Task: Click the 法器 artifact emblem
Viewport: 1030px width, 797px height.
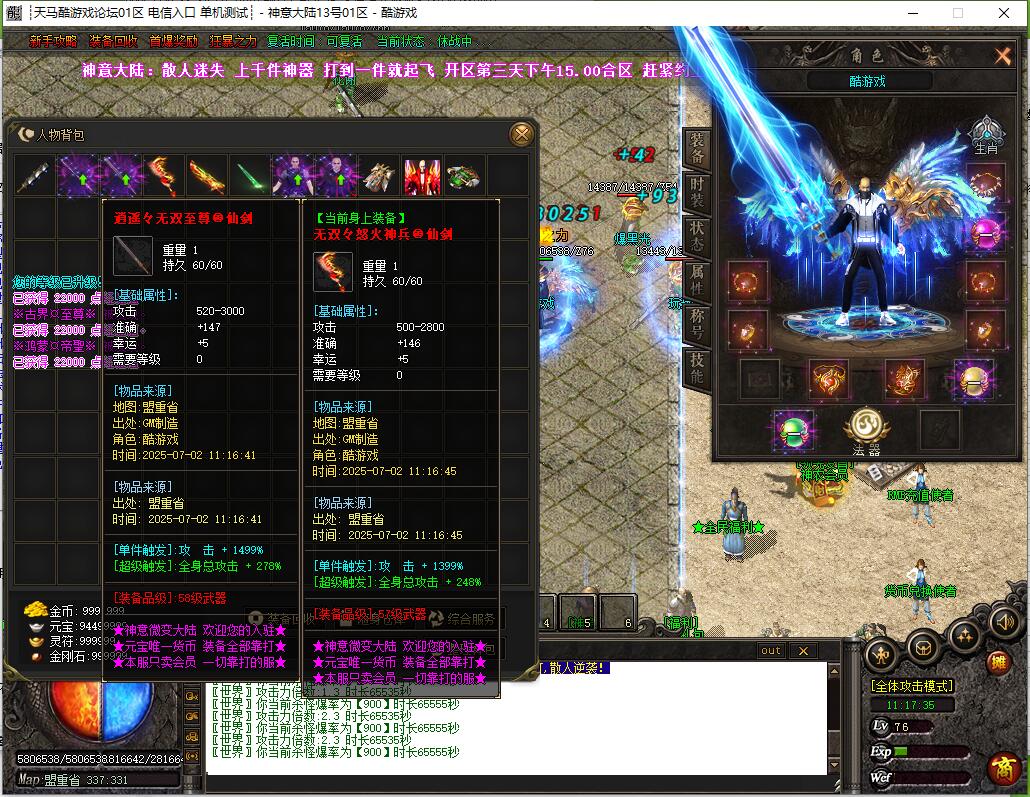Action: click(x=866, y=428)
